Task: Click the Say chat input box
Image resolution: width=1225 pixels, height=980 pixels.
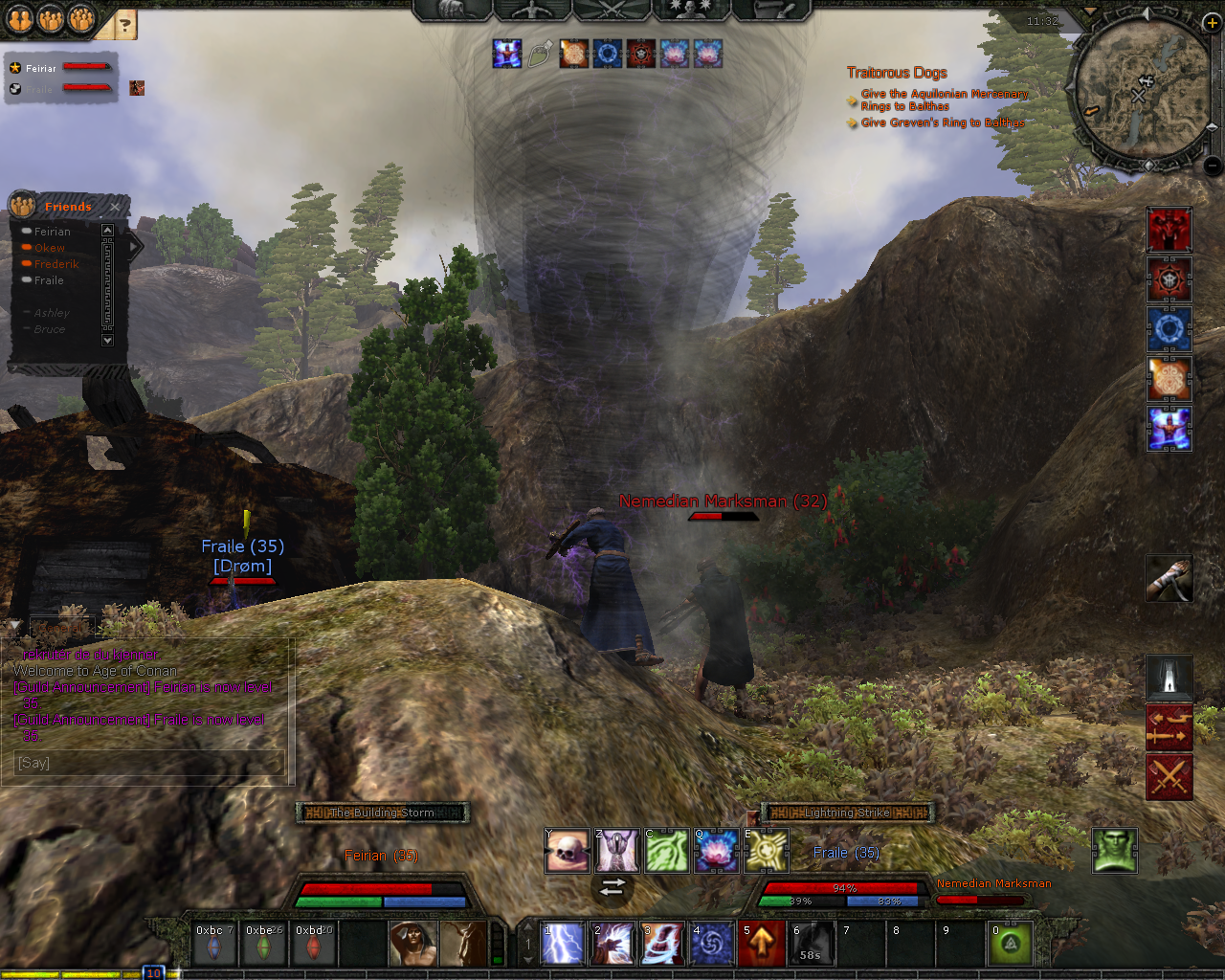Action: point(148,763)
